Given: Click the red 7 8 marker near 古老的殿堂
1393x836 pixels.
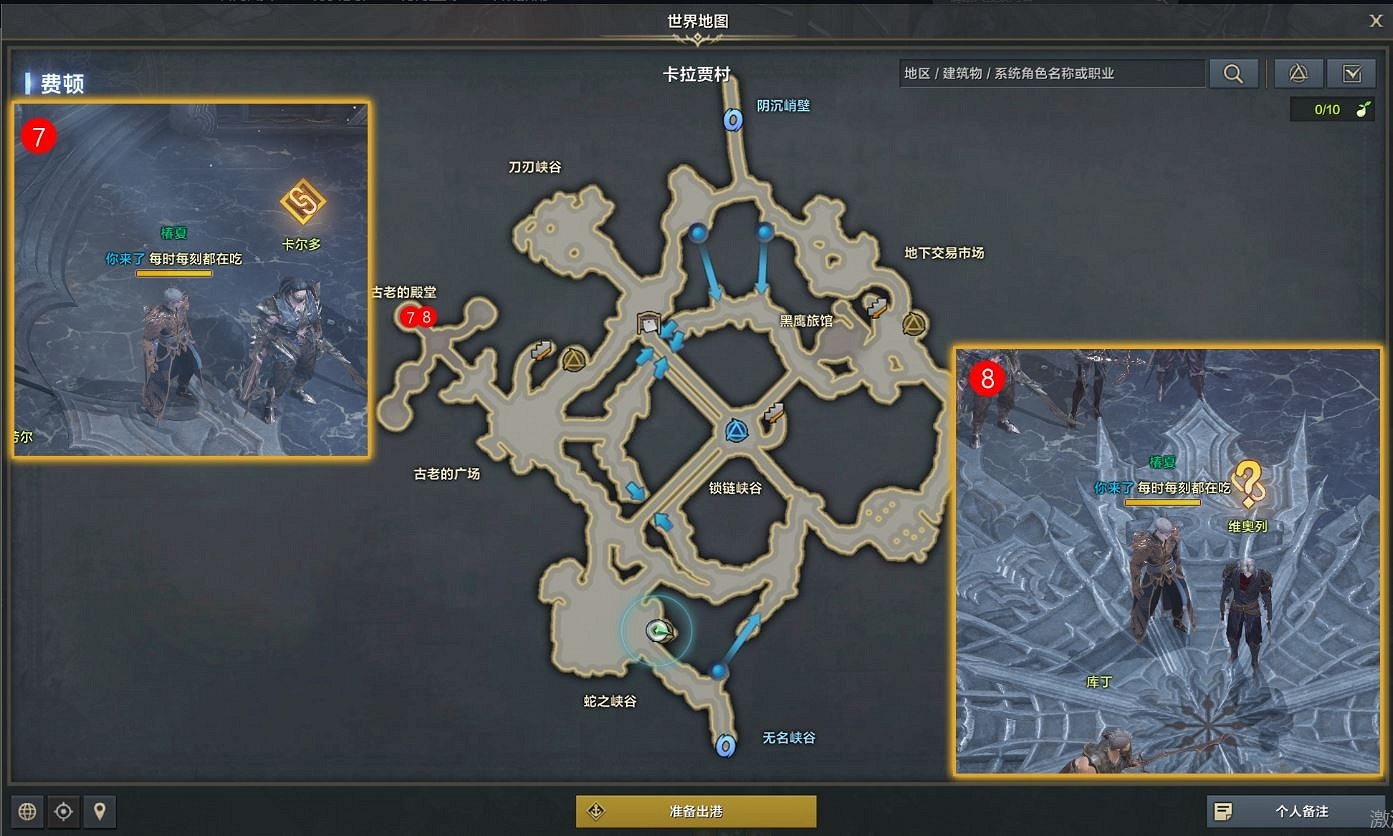Looking at the screenshot, I should pos(416,318).
